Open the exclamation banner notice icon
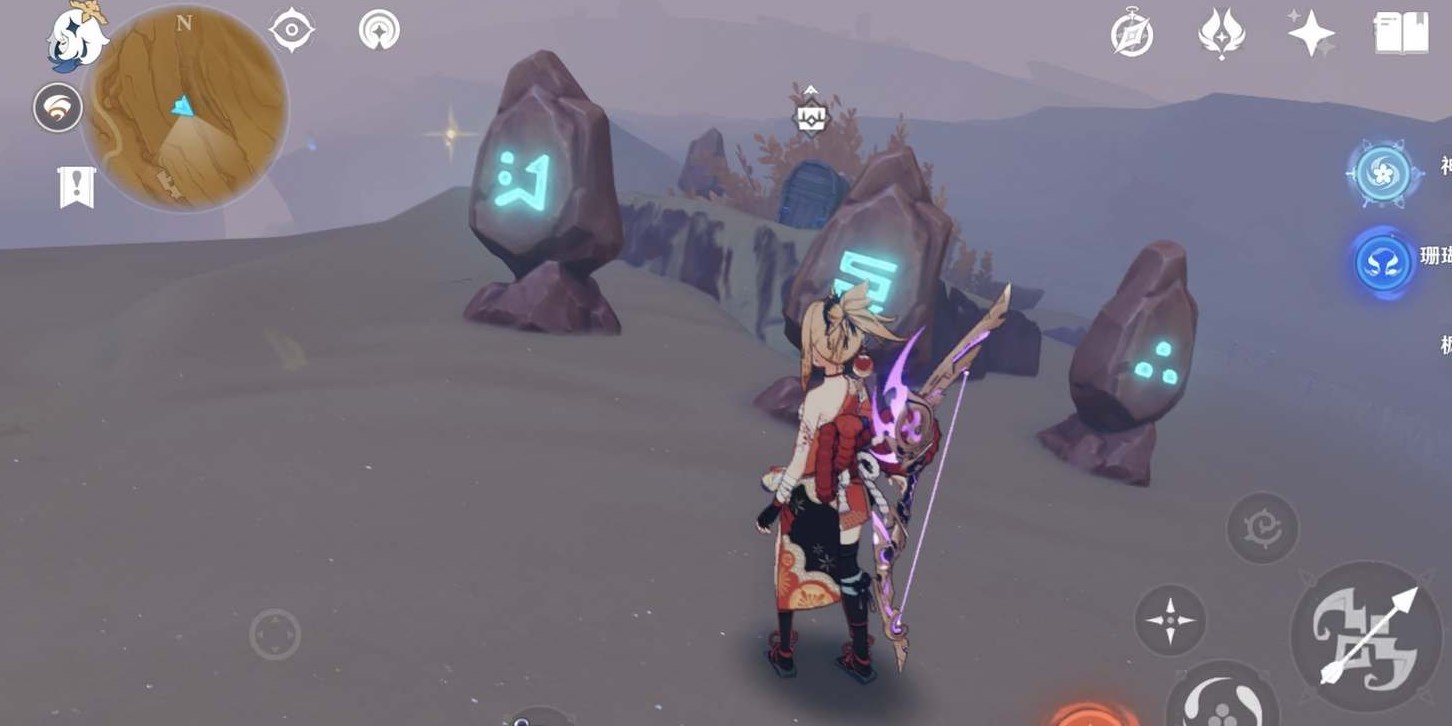Image resolution: width=1452 pixels, height=726 pixels. click(x=76, y=187)
